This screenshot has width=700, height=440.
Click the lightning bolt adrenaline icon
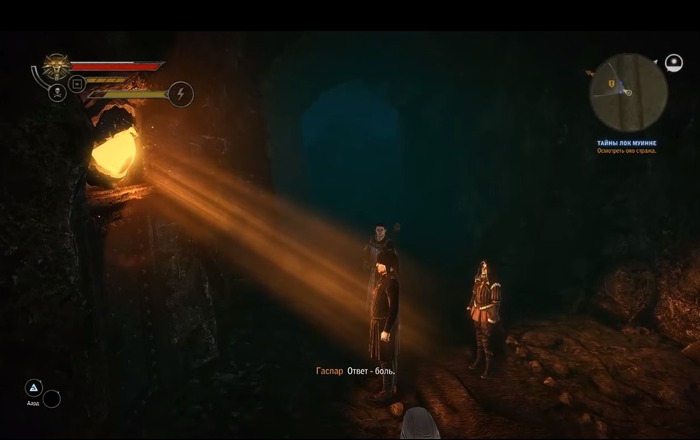(x=181, y=94)
